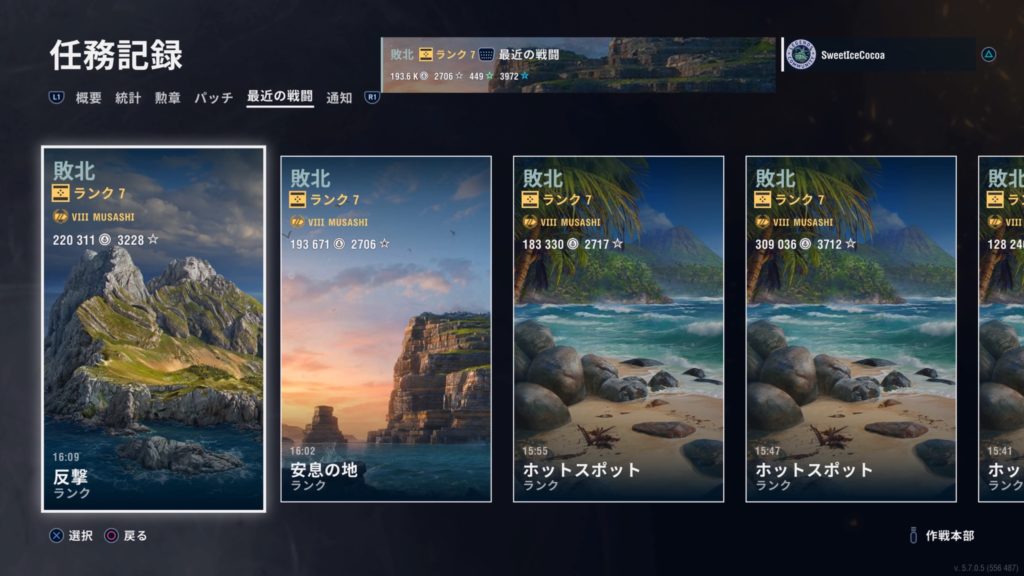Click the 選択 select option
The height and width of the screenshot is (576, 1024).
pyautogui.click(x=72, y=536)
